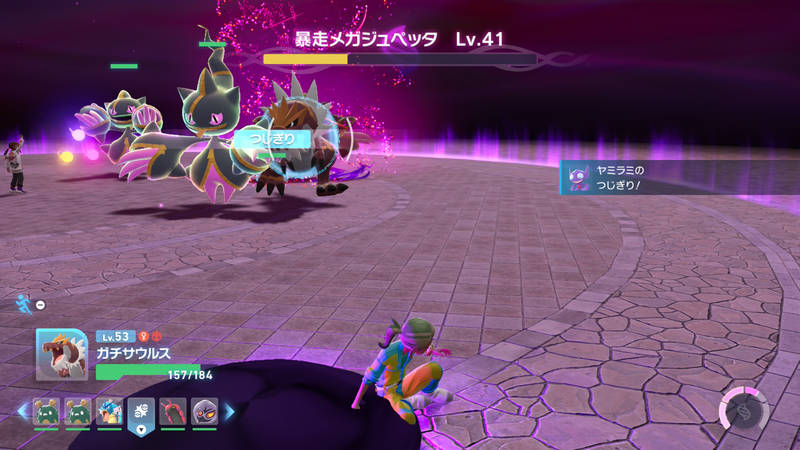Click the Gachisaurus (ガチサウルス) portrait

61,354
